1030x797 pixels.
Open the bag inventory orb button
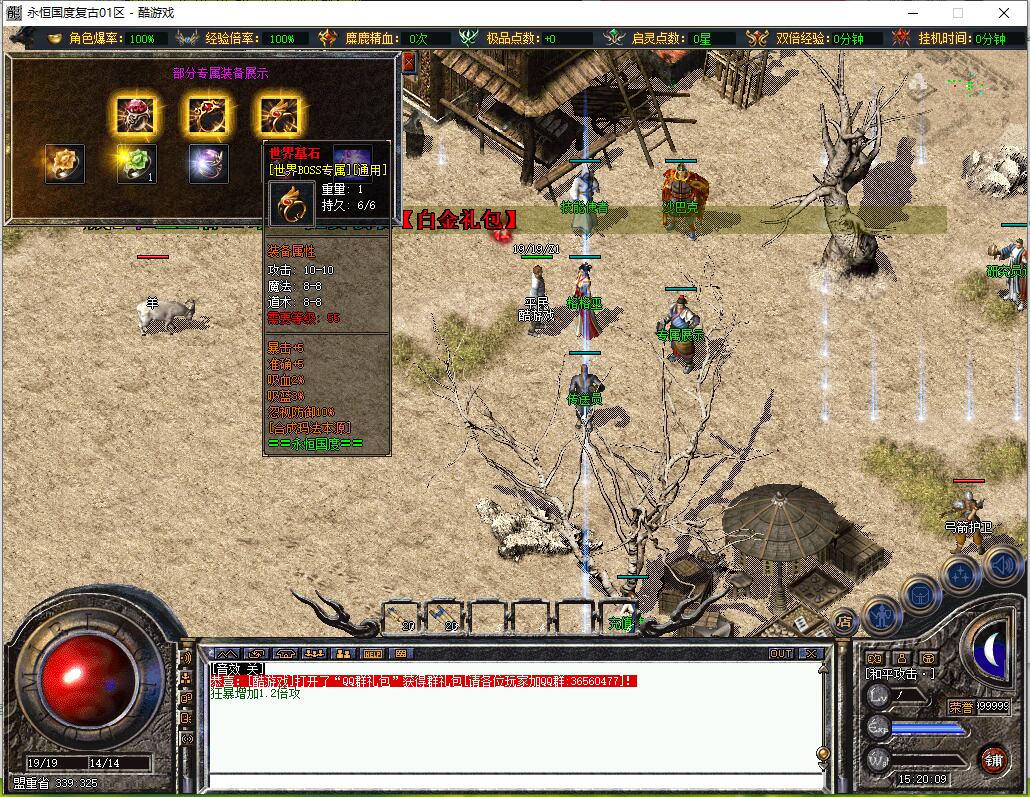point(921,595)
